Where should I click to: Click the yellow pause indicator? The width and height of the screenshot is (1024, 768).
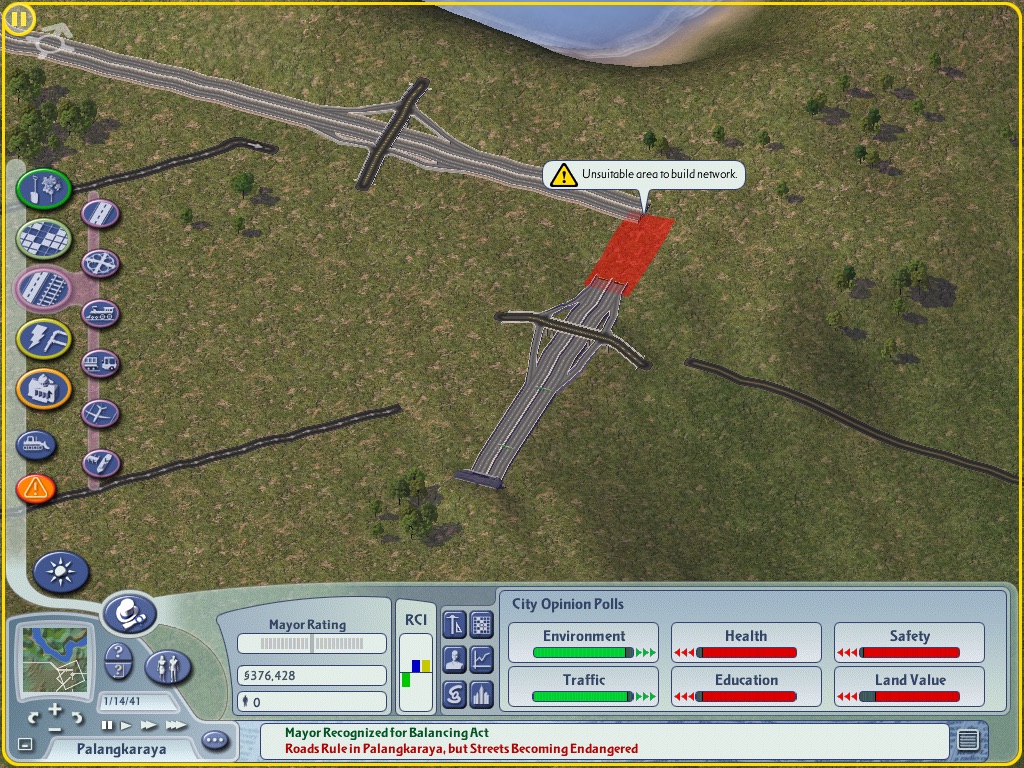19,19
